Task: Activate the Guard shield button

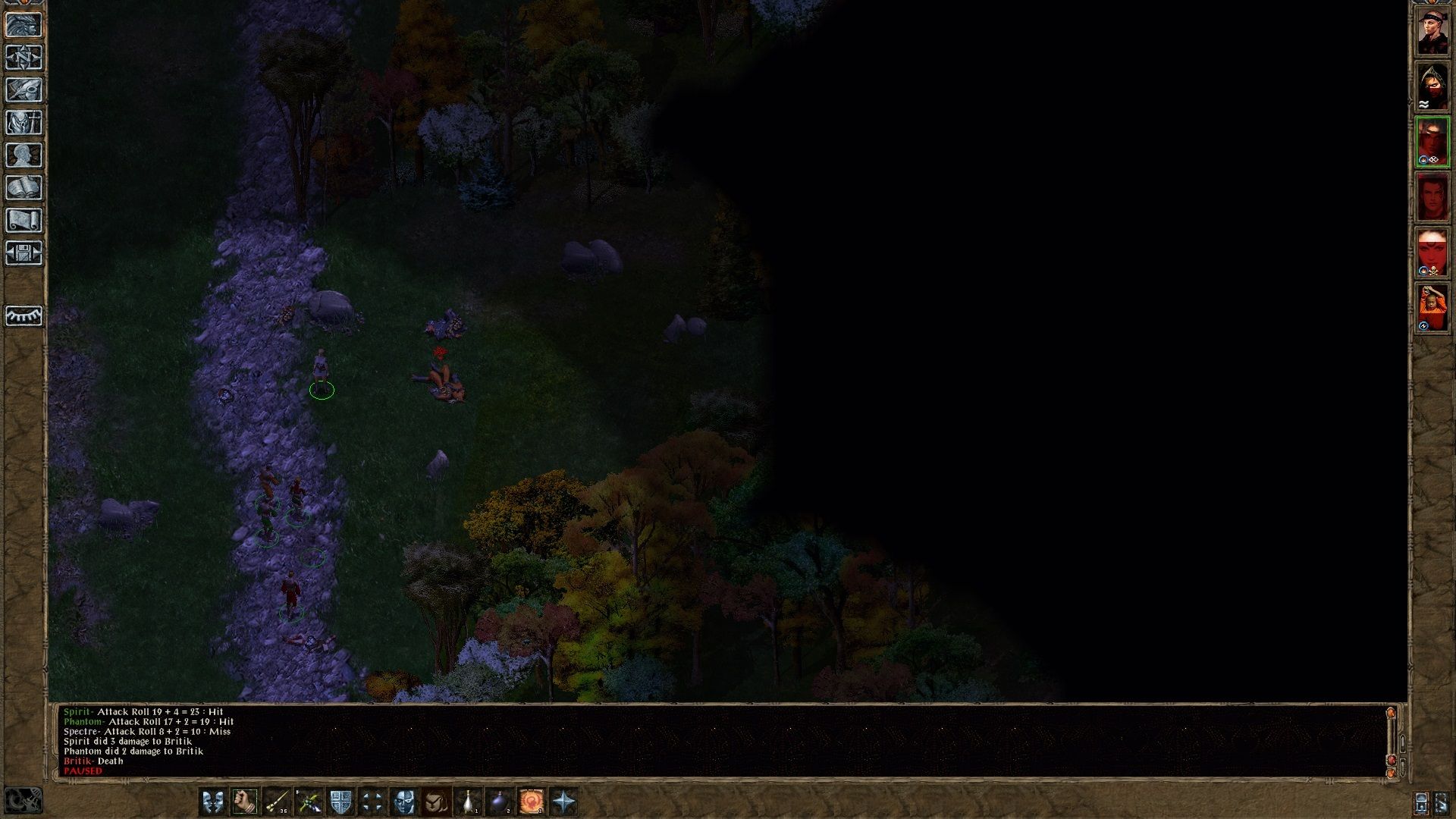Action: click(x=340, y=802)
